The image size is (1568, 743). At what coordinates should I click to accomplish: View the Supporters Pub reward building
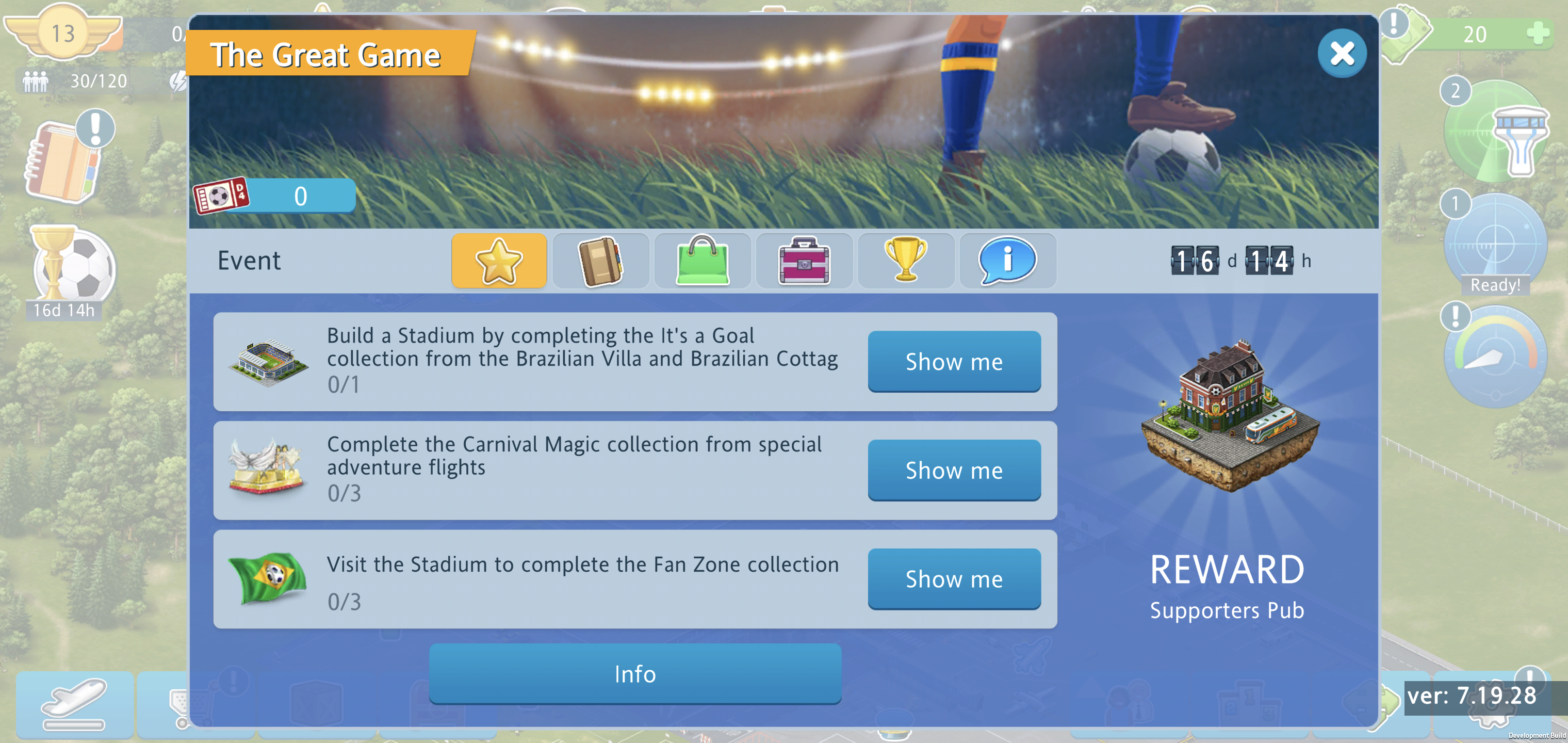pos(1229,417)
